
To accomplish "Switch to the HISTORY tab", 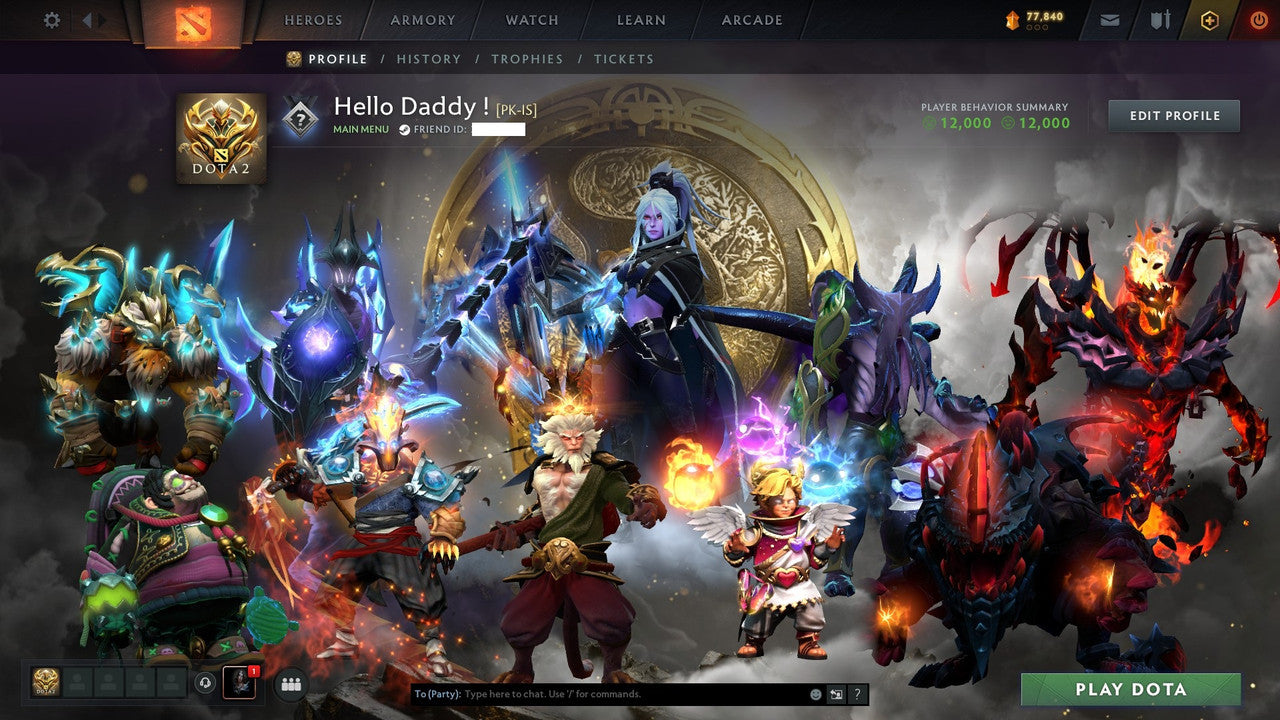I will 429,59.
